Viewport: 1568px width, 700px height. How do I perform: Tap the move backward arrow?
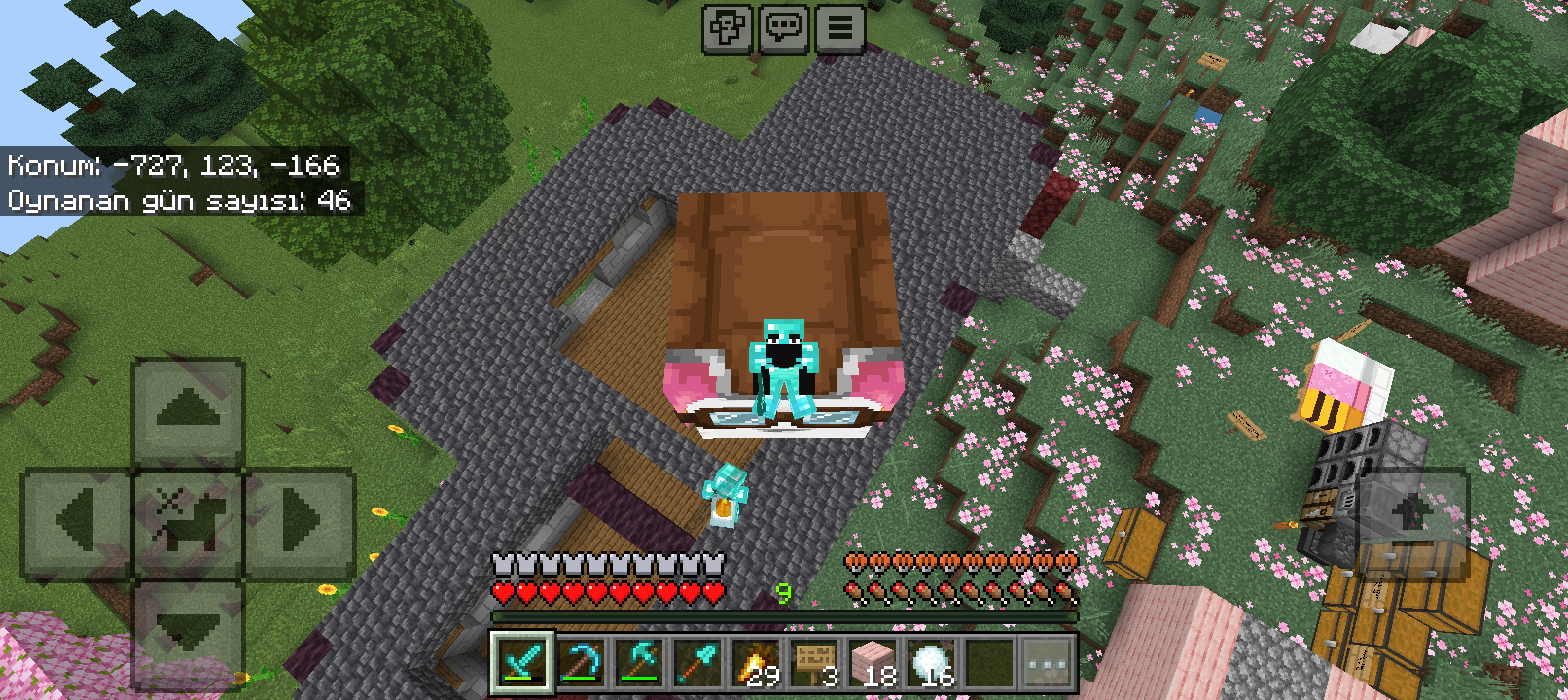tap(188, 634)
